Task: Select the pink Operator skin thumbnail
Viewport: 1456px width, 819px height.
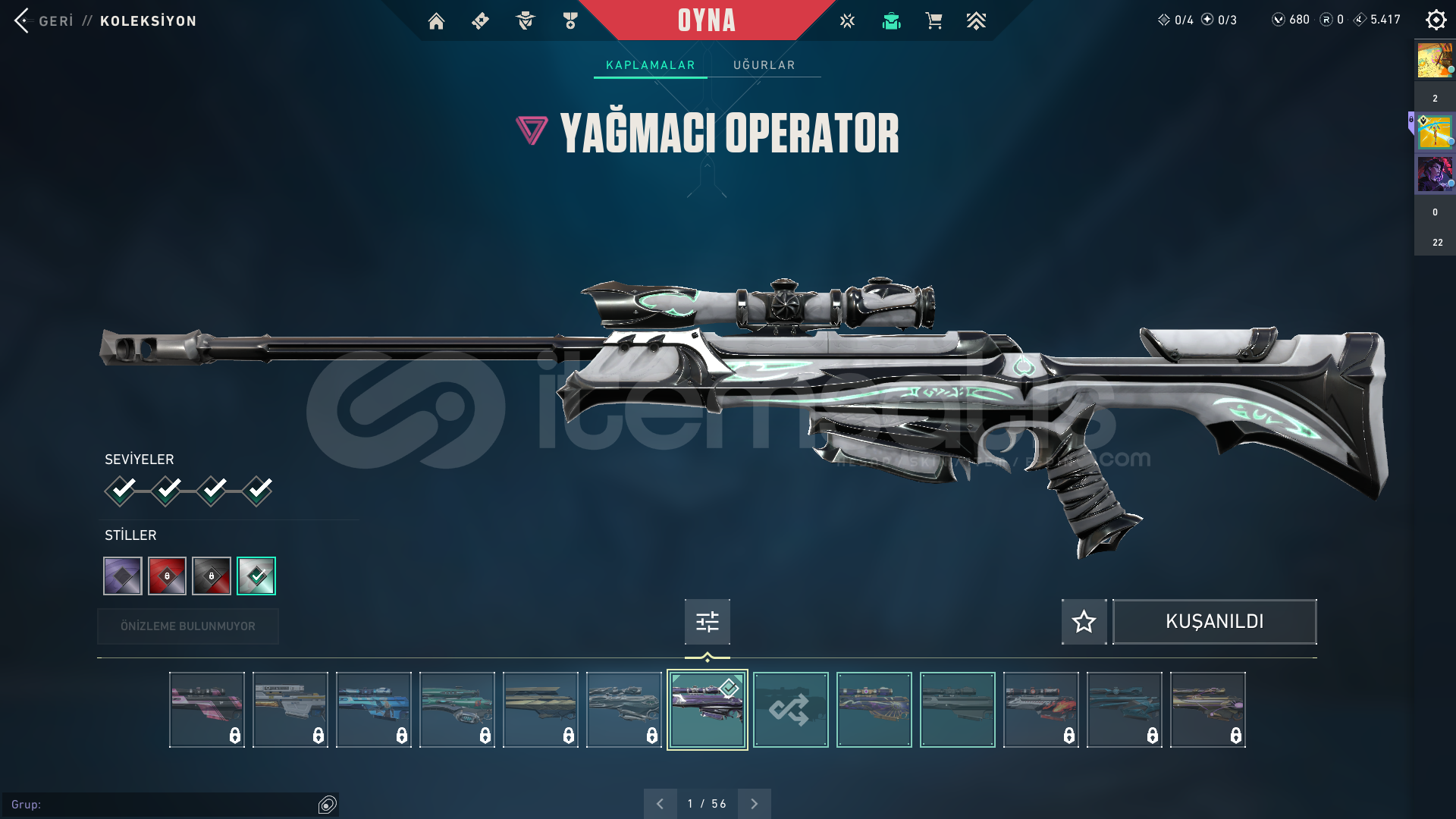Action: point(206,710)
